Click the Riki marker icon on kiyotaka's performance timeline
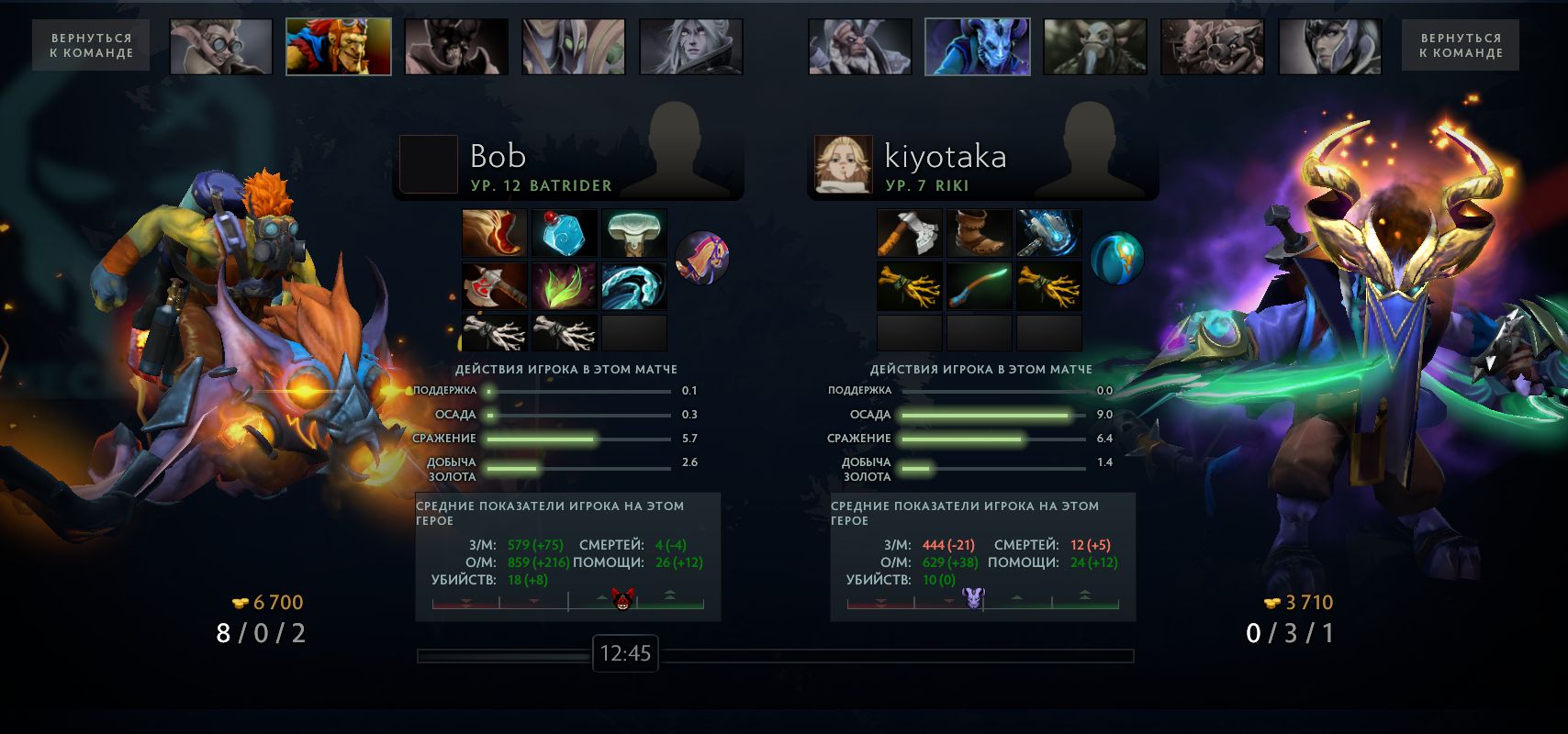 976,601
